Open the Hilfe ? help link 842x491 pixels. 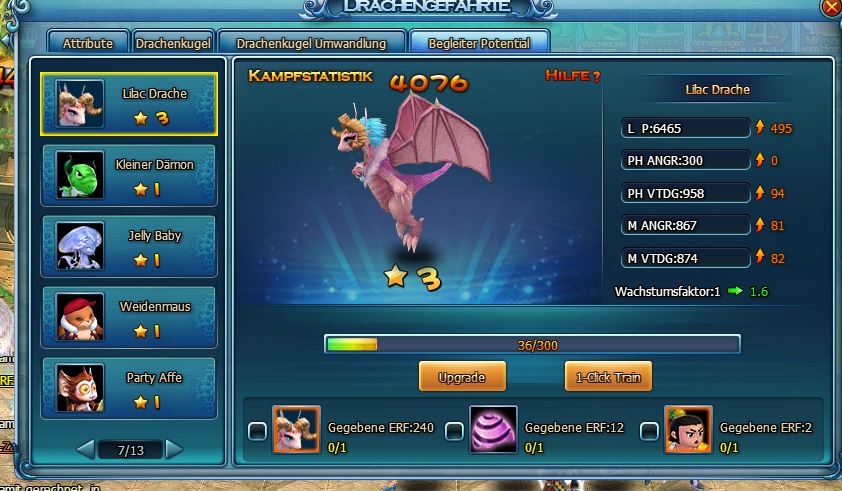573,76
